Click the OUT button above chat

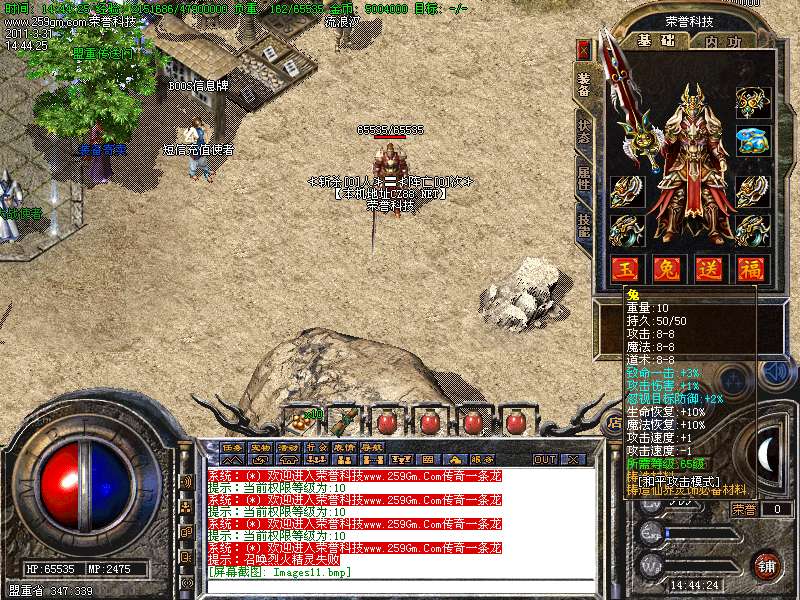point(545,459)
